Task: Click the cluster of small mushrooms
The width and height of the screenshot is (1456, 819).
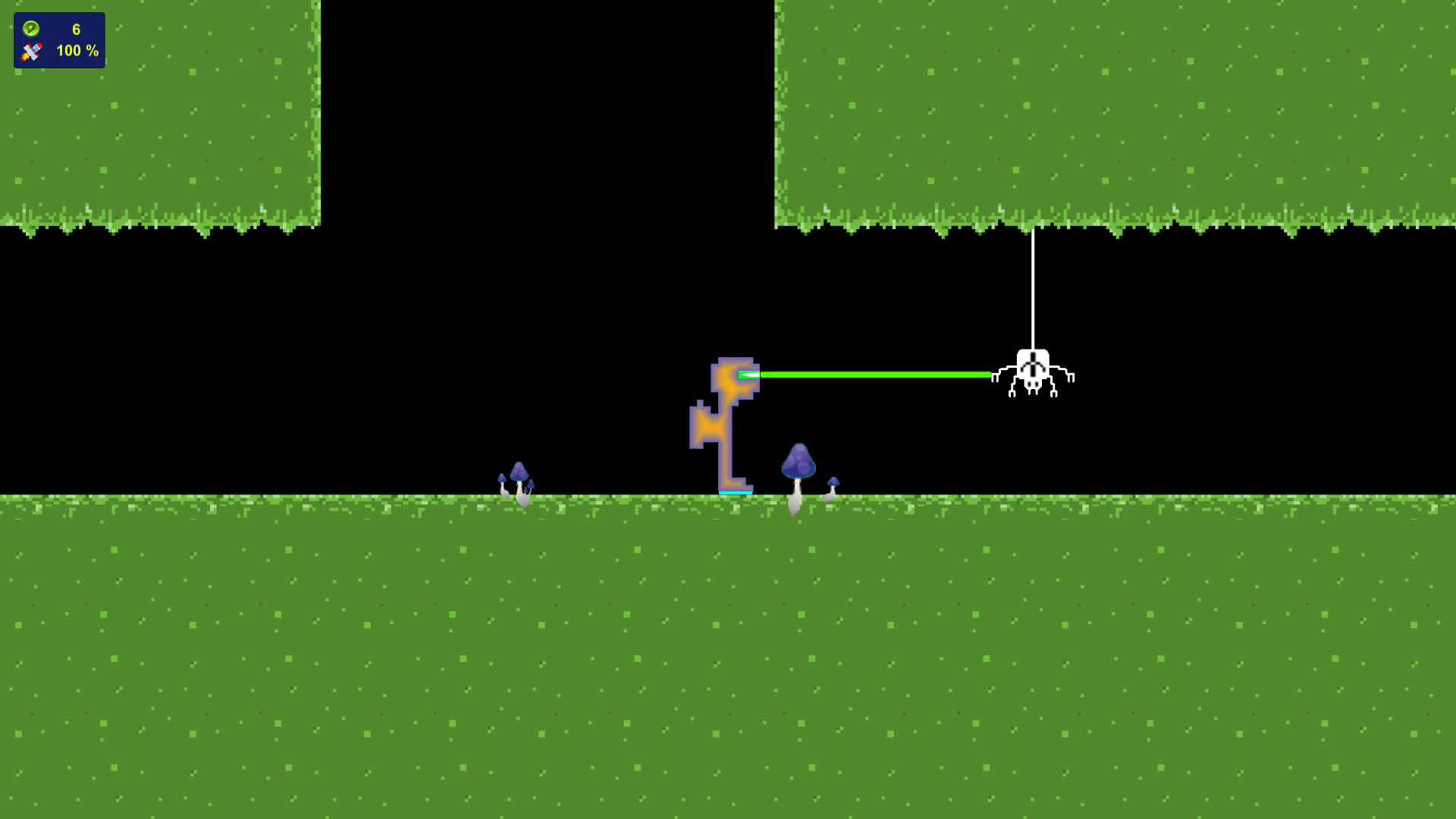Action: 519,478
